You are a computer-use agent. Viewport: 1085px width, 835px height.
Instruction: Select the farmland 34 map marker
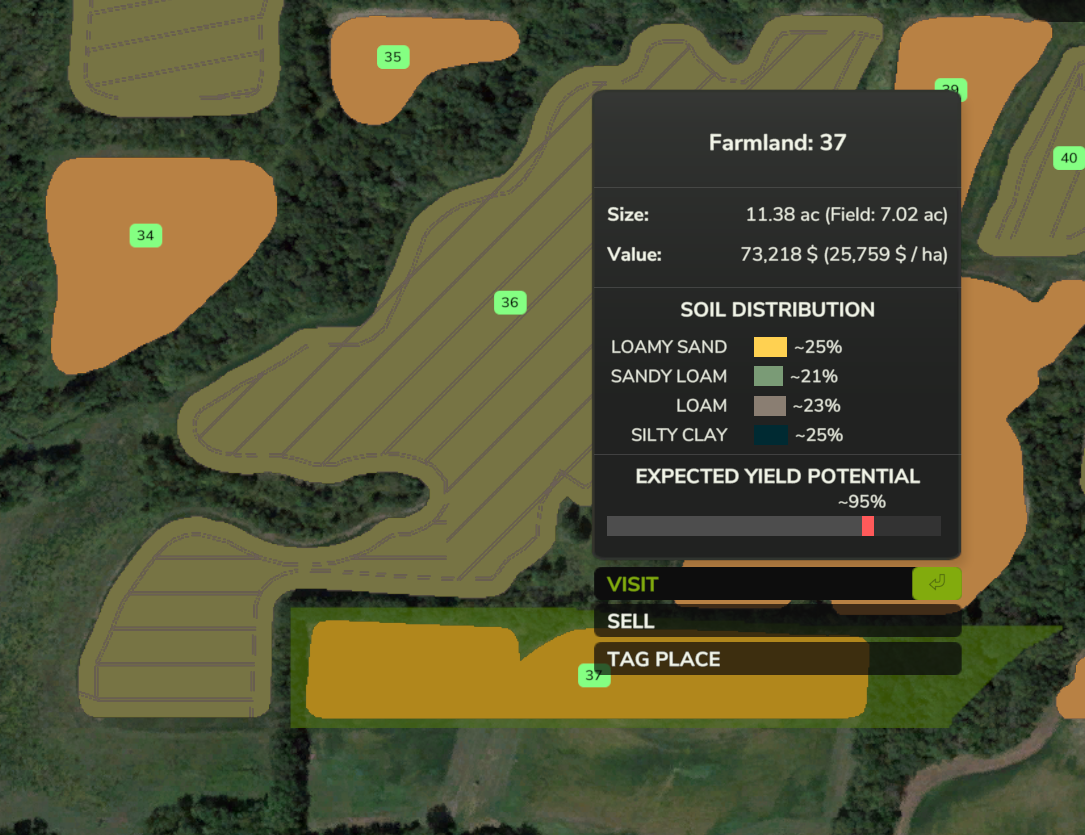tap(146, 236)
